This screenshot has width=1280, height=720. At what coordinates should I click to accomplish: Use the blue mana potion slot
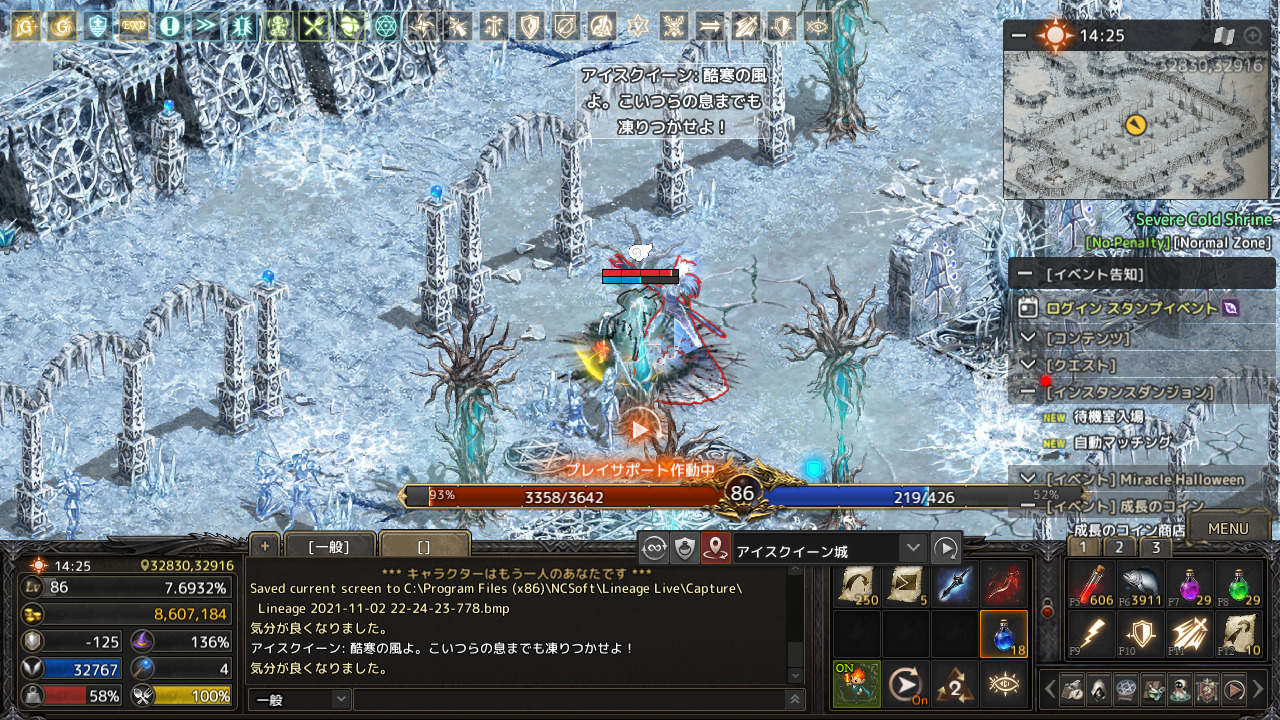(x=1003, y=634)
